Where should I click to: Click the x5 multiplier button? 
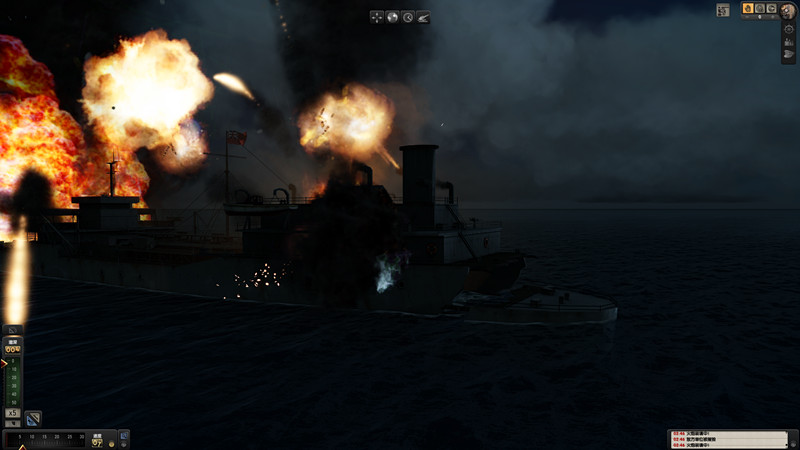pos(13,413)
